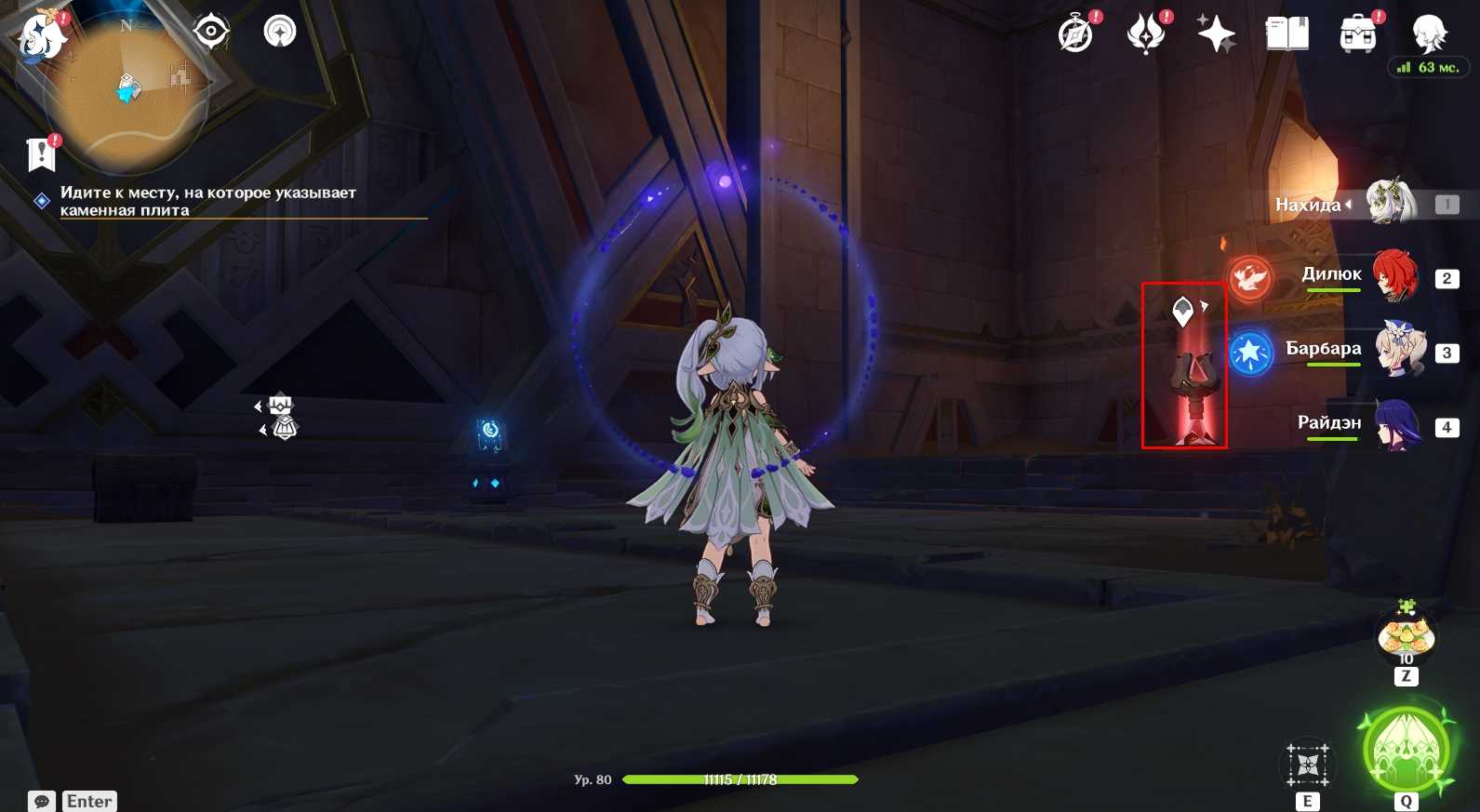Open the battle pass icon
Image resolution: width=1480 pixels, height=812 pixels.
pos(1146,35)
